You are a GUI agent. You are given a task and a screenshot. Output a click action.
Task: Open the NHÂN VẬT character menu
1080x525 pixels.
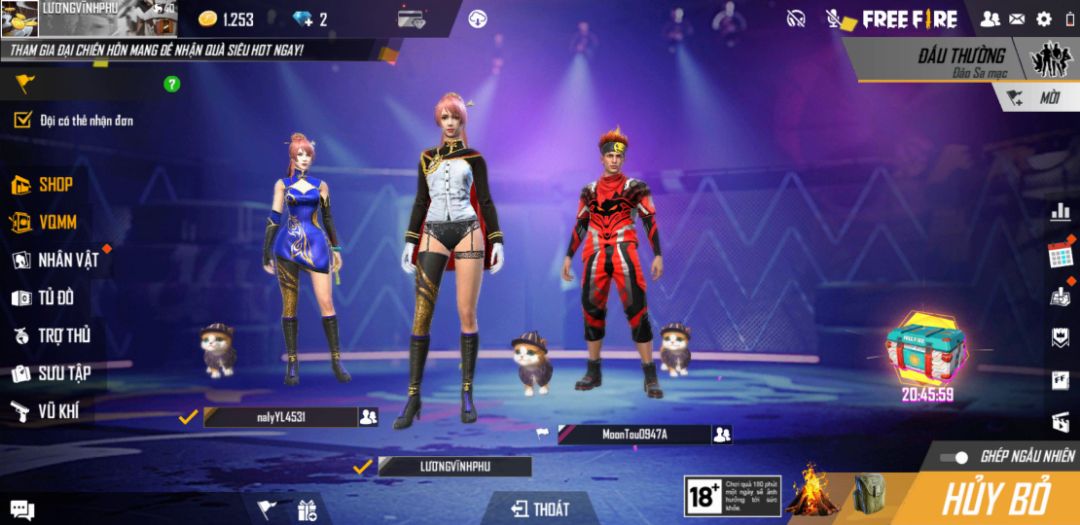[x=56, y=260]
